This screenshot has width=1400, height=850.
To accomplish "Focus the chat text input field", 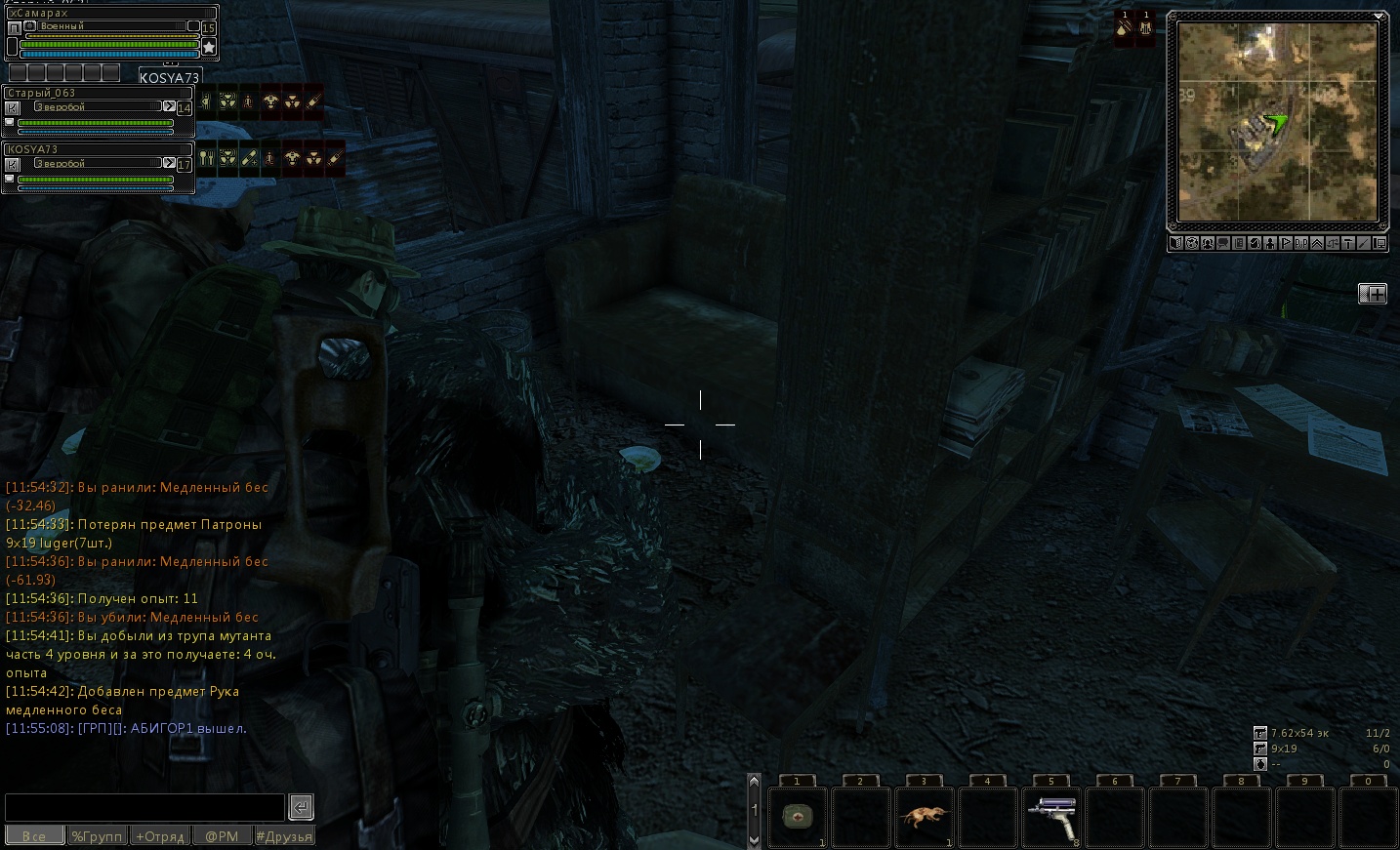I will coord(144,807).
